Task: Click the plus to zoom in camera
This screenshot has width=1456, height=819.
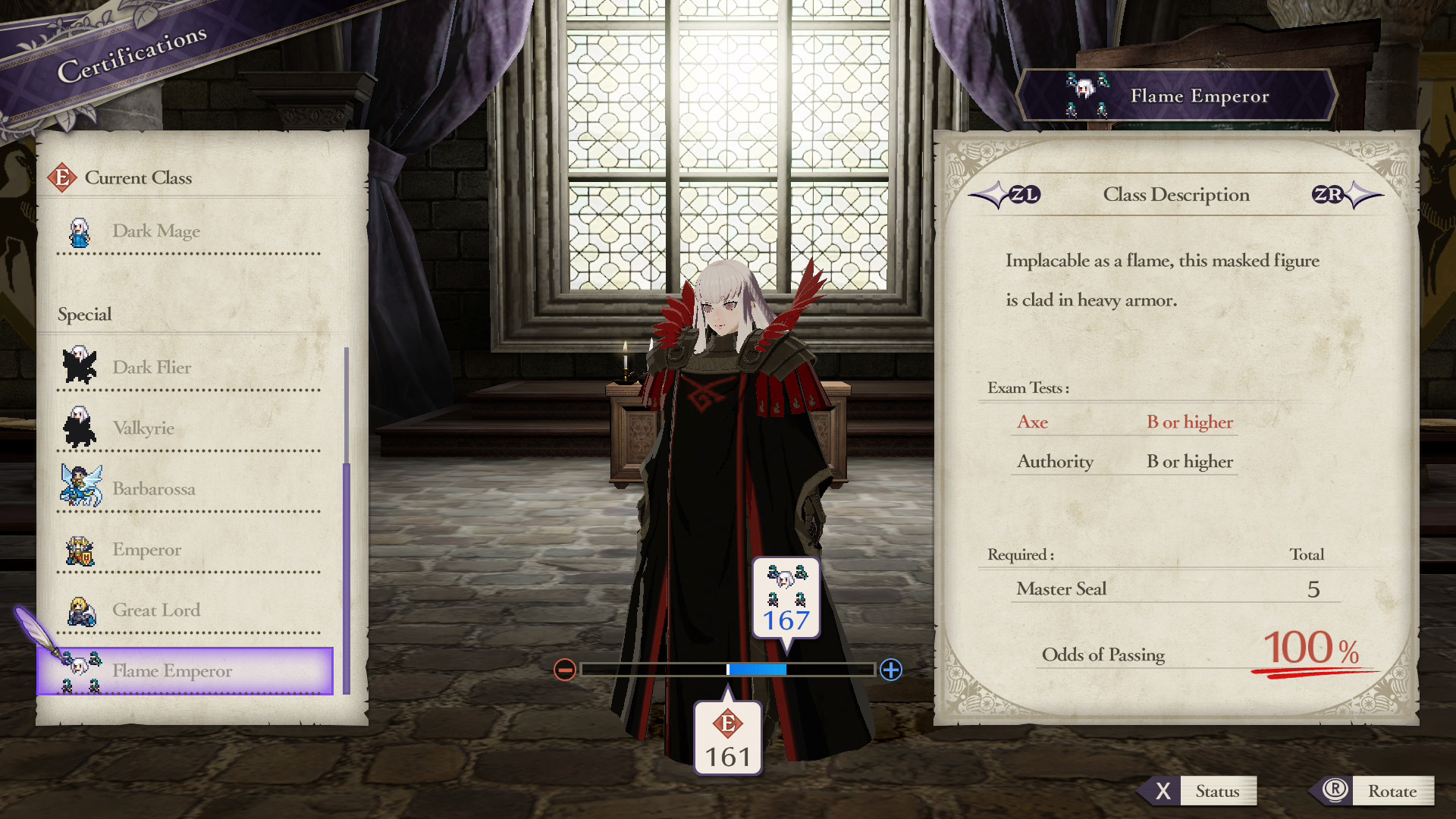Action: [893, 670]
